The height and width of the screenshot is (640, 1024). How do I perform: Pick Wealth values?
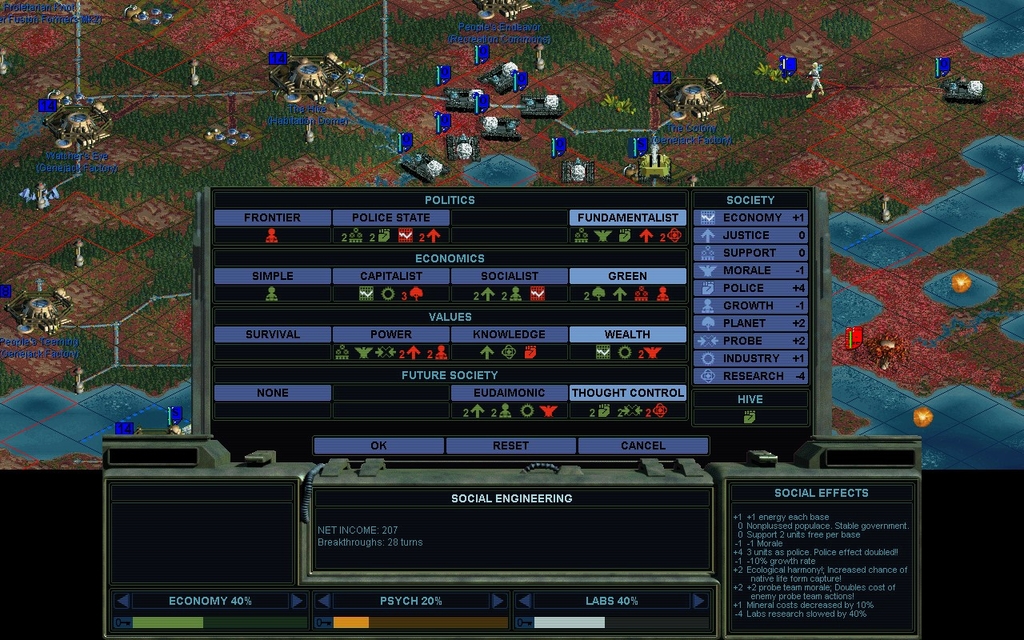click(628, 334)
